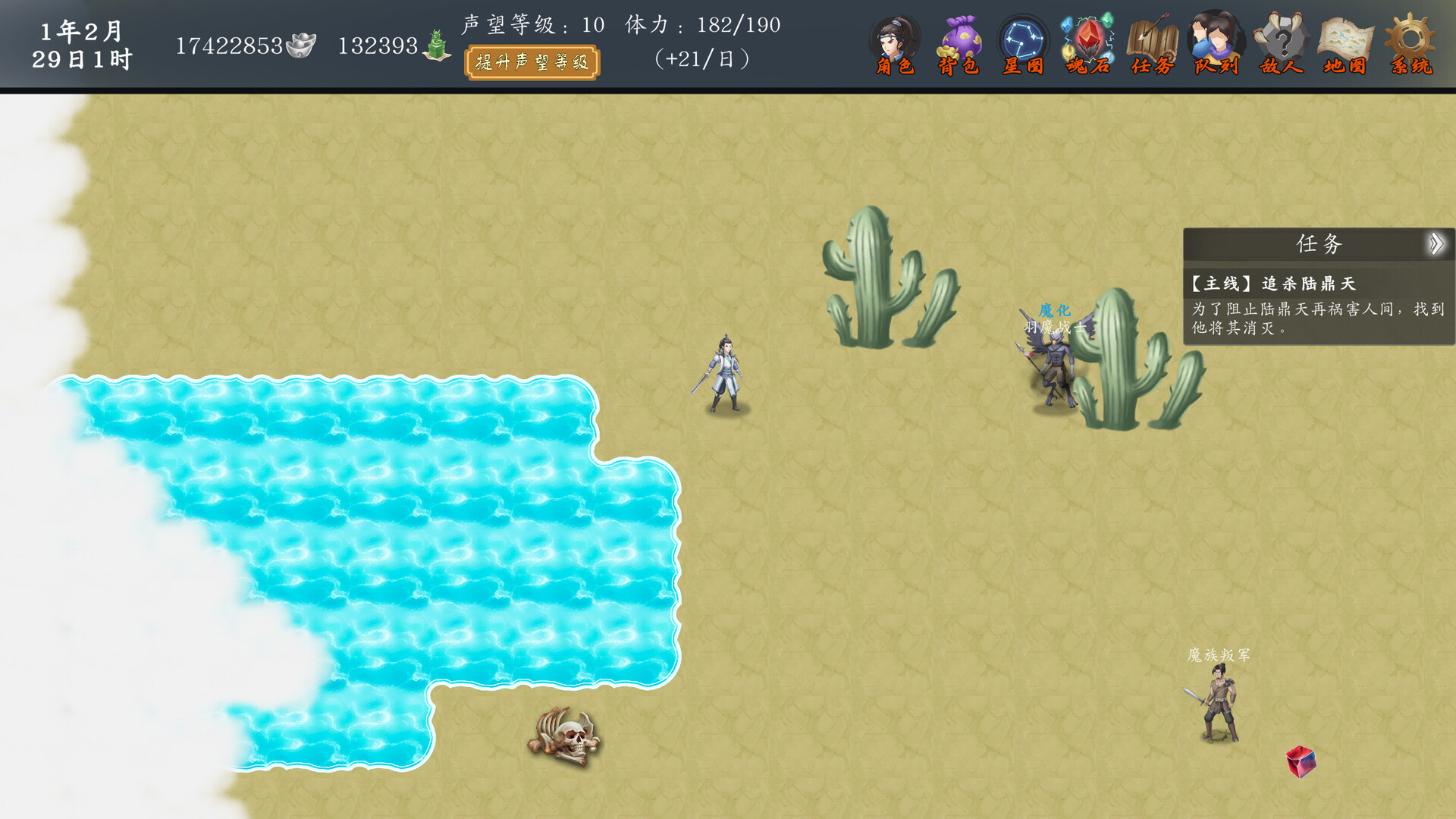Collapse the 任务 quest tracker panel

[1436, 244]
